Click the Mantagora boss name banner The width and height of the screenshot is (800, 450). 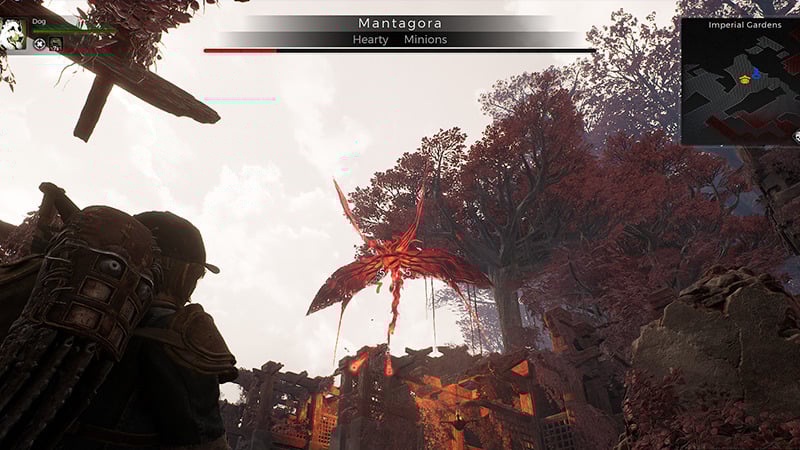click(399, 23)
